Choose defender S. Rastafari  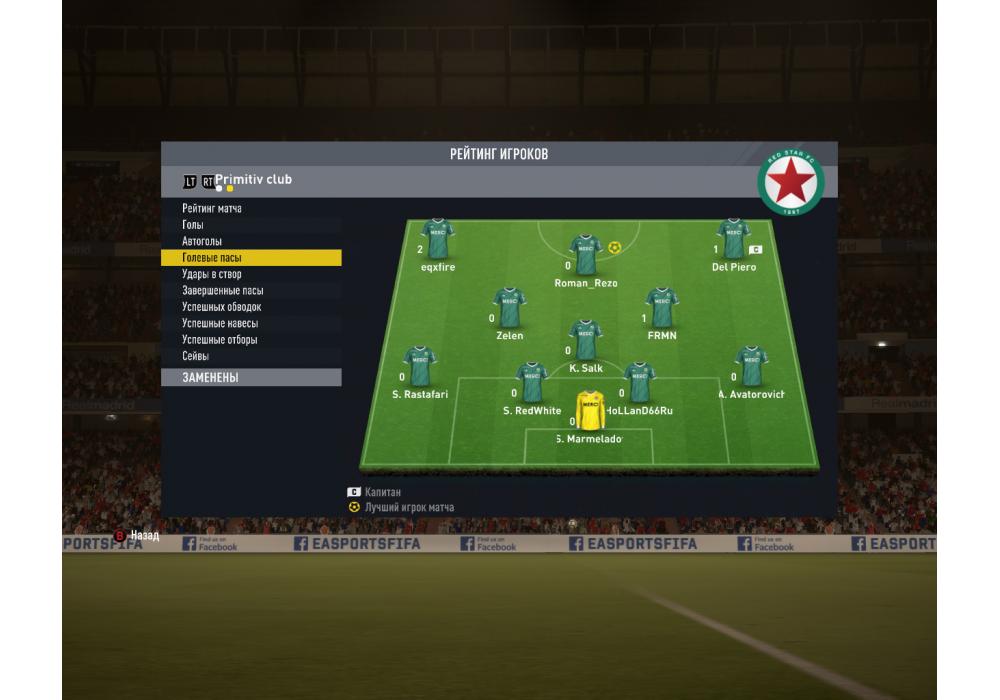click(x=419, y=367)
